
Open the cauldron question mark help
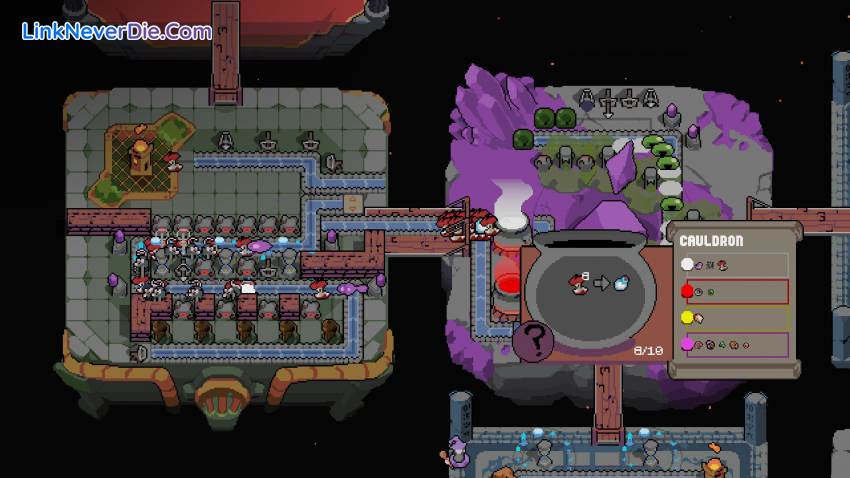coord(533,341)
